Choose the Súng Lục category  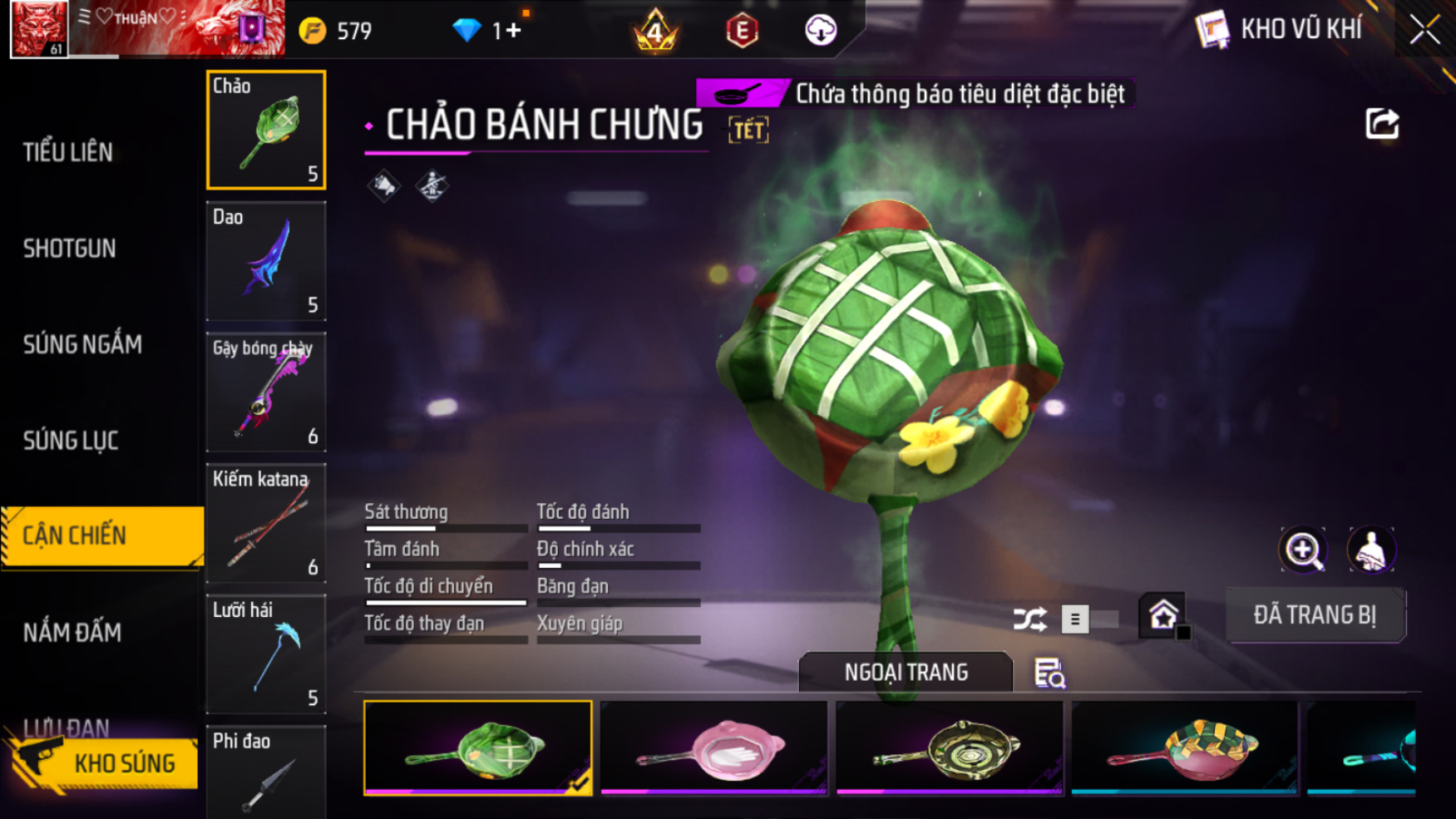[x=71, y=441]
